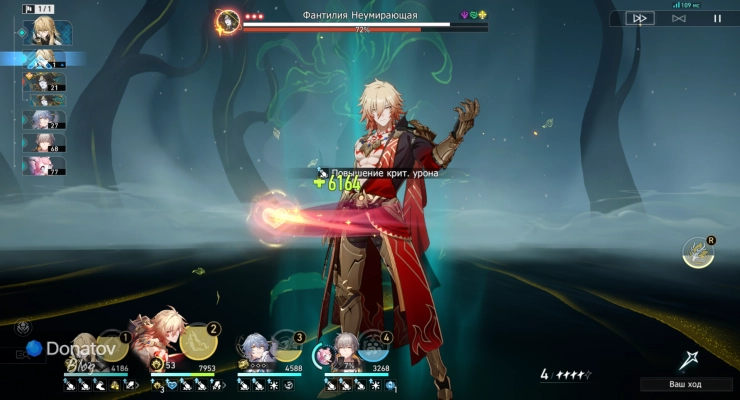Click the star-arrow attack icon above "Ваш ход"
This screenshot has width=740, height=400.
[x=688, y=360]
